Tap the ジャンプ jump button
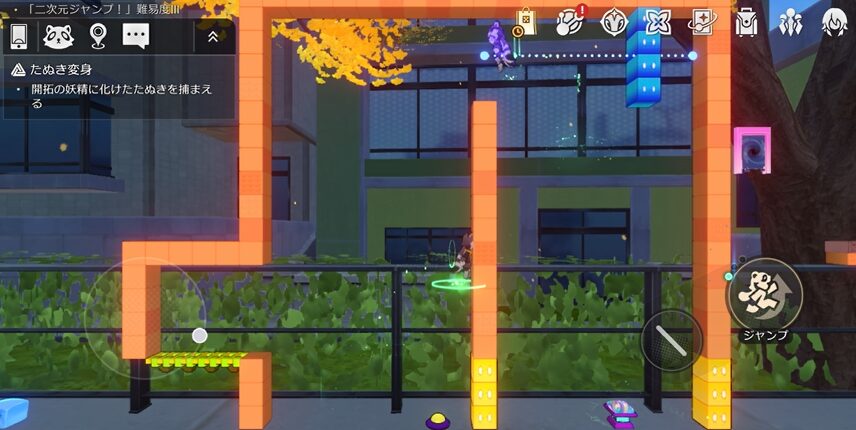Screen dimensions: 856x430 [764, 295]
